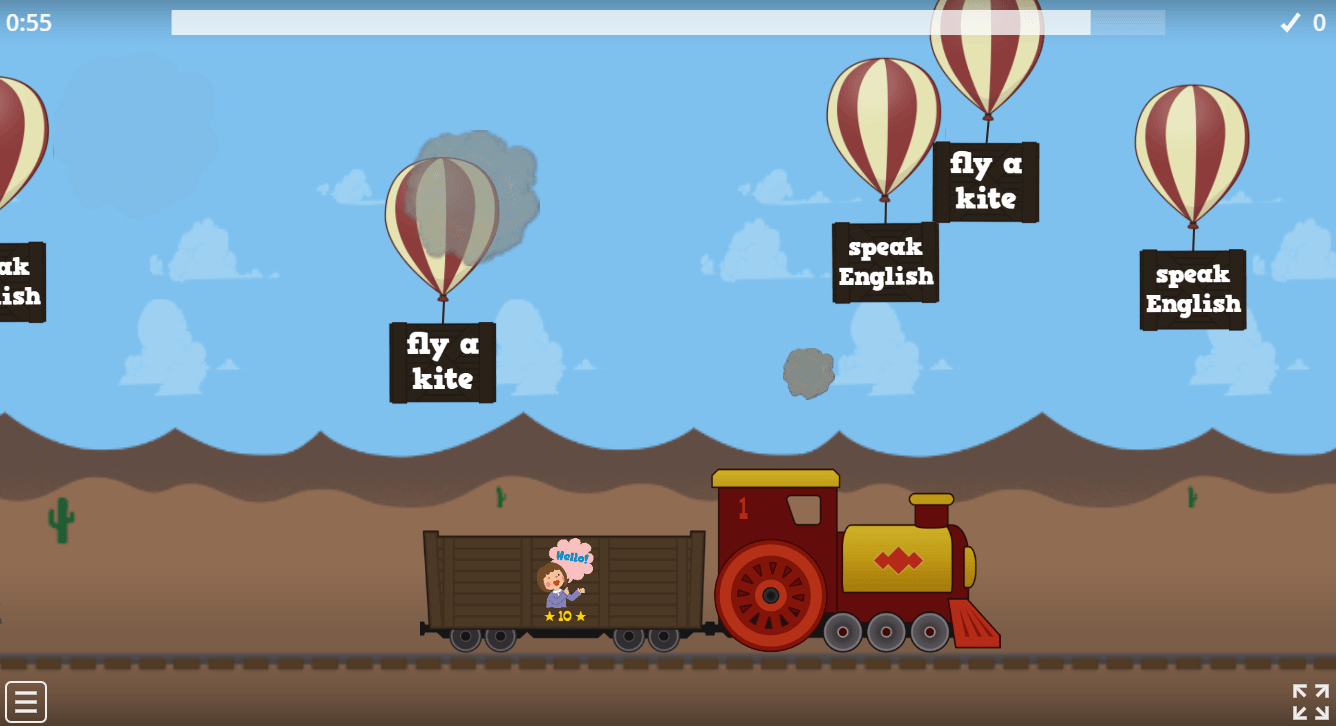Image resolution: width=1336 pixels, height=726 pixels.
Task: Click the number 1 on the train engine
Action: click(745, 506)
